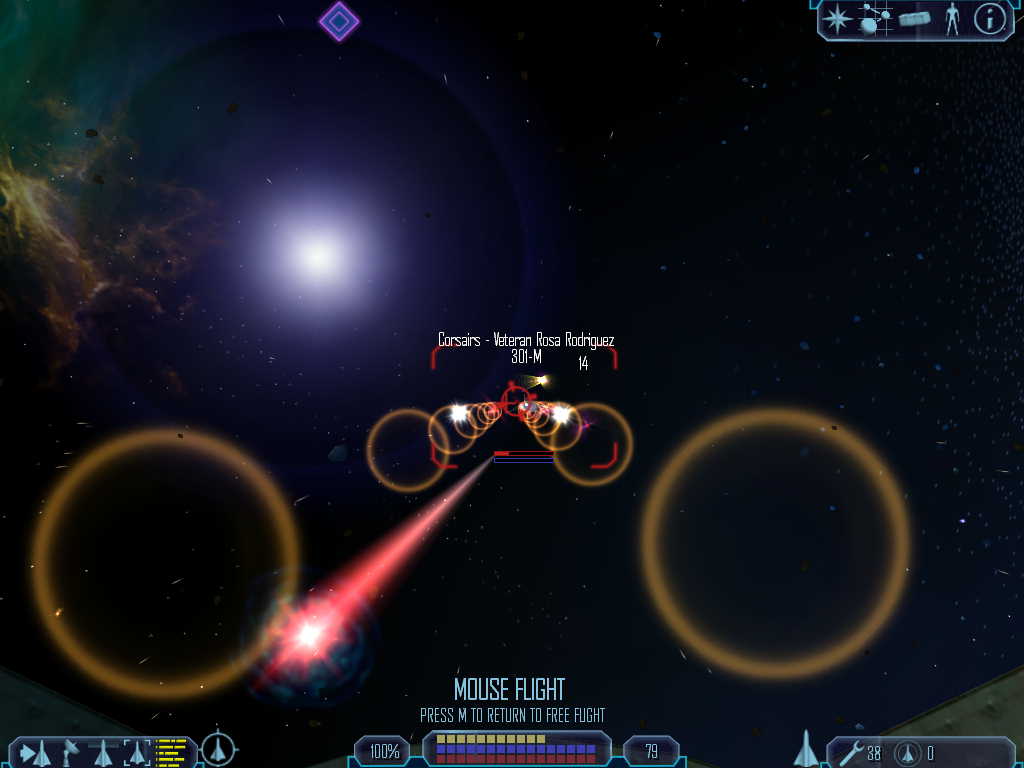
Task: Click the purple diamond waypoint marker
Action: (339, 21)
